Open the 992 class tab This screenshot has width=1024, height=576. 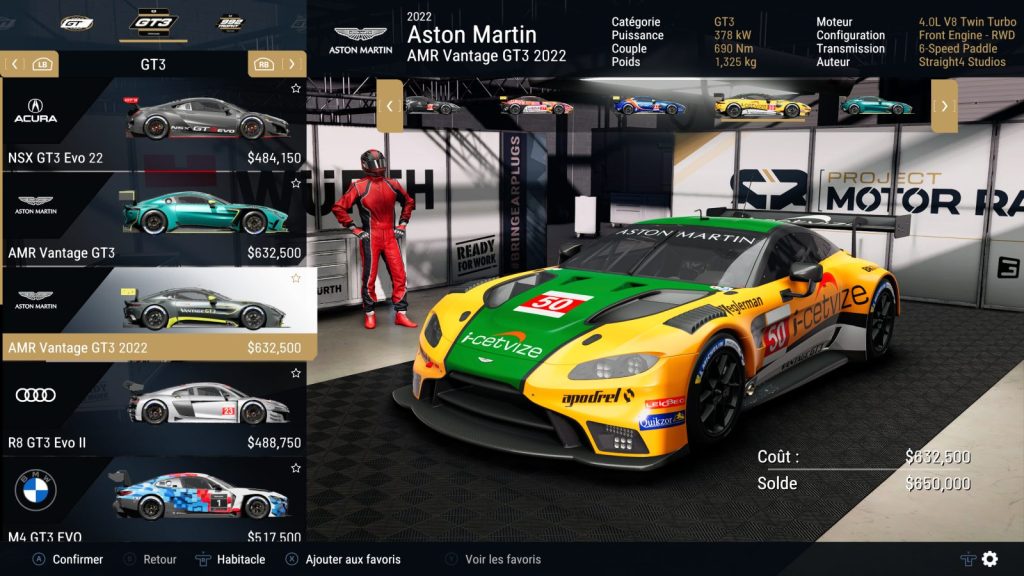pyautogui.click(x=232, y=22)
